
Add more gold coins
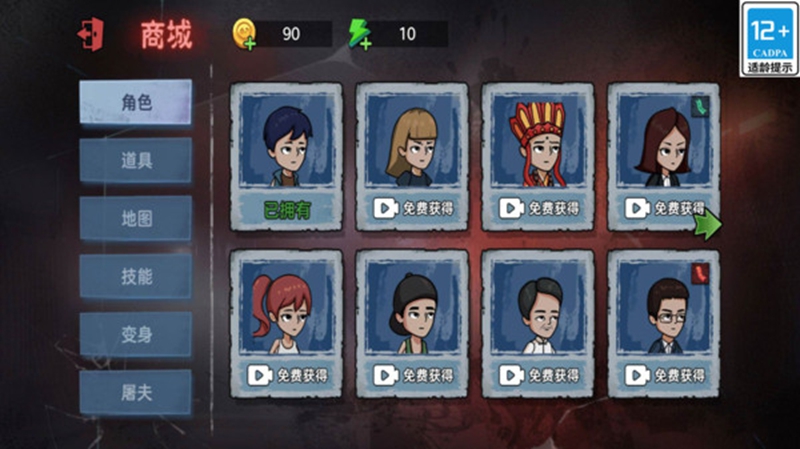(x=245, y=35)
